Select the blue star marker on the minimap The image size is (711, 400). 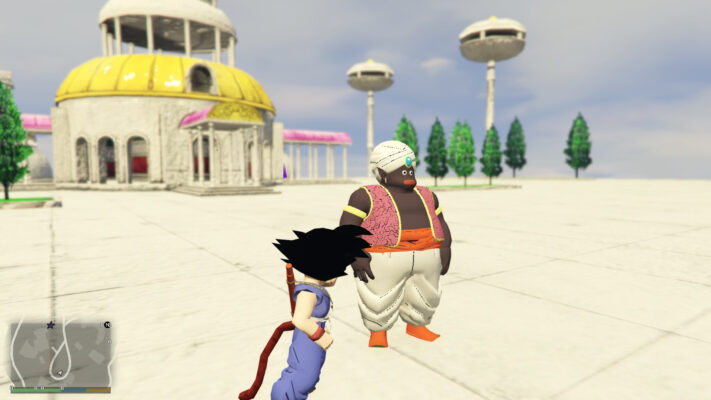click(51, 325)
